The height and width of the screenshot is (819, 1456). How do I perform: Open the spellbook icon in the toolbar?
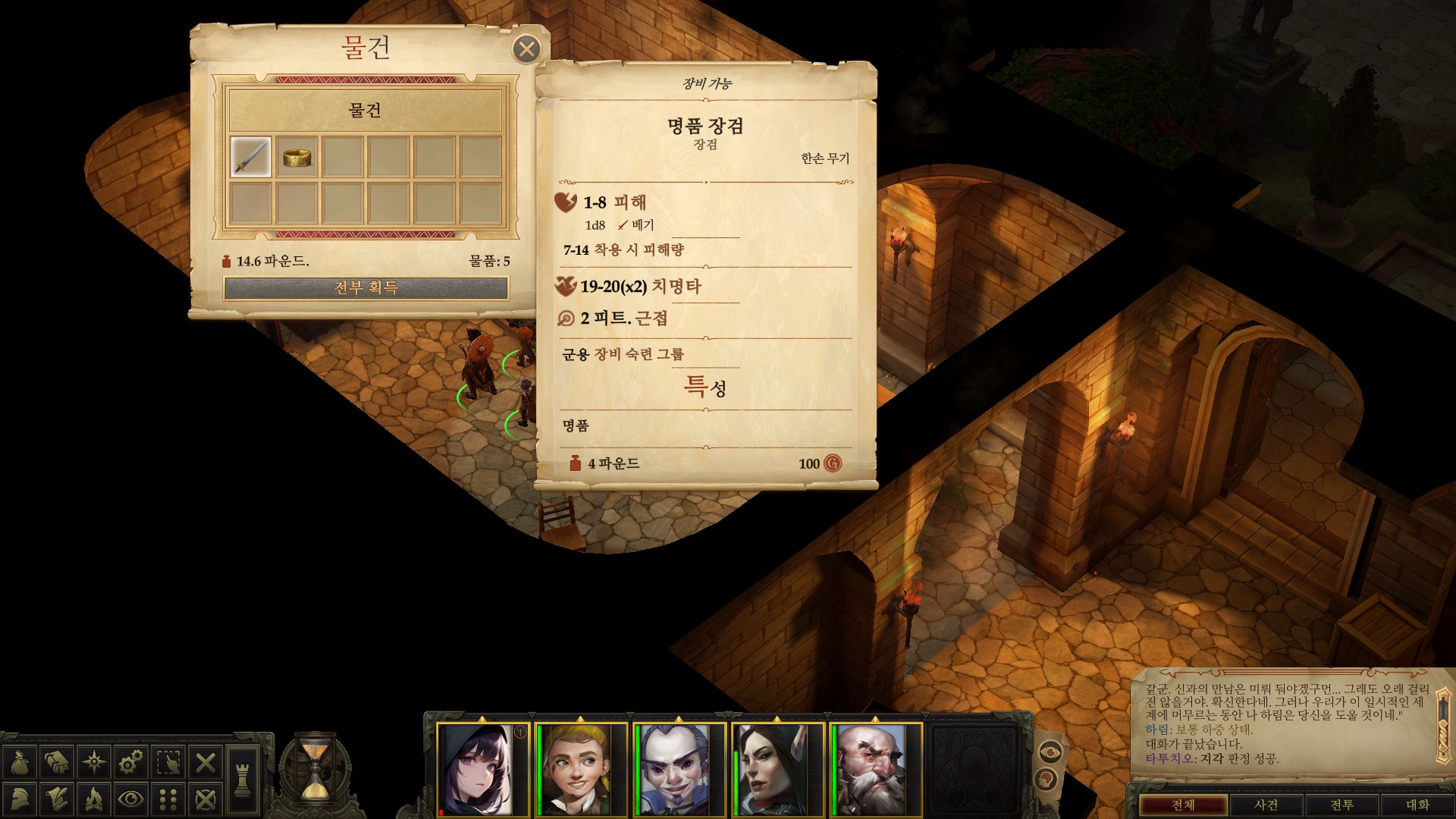[x=55, y=762]
